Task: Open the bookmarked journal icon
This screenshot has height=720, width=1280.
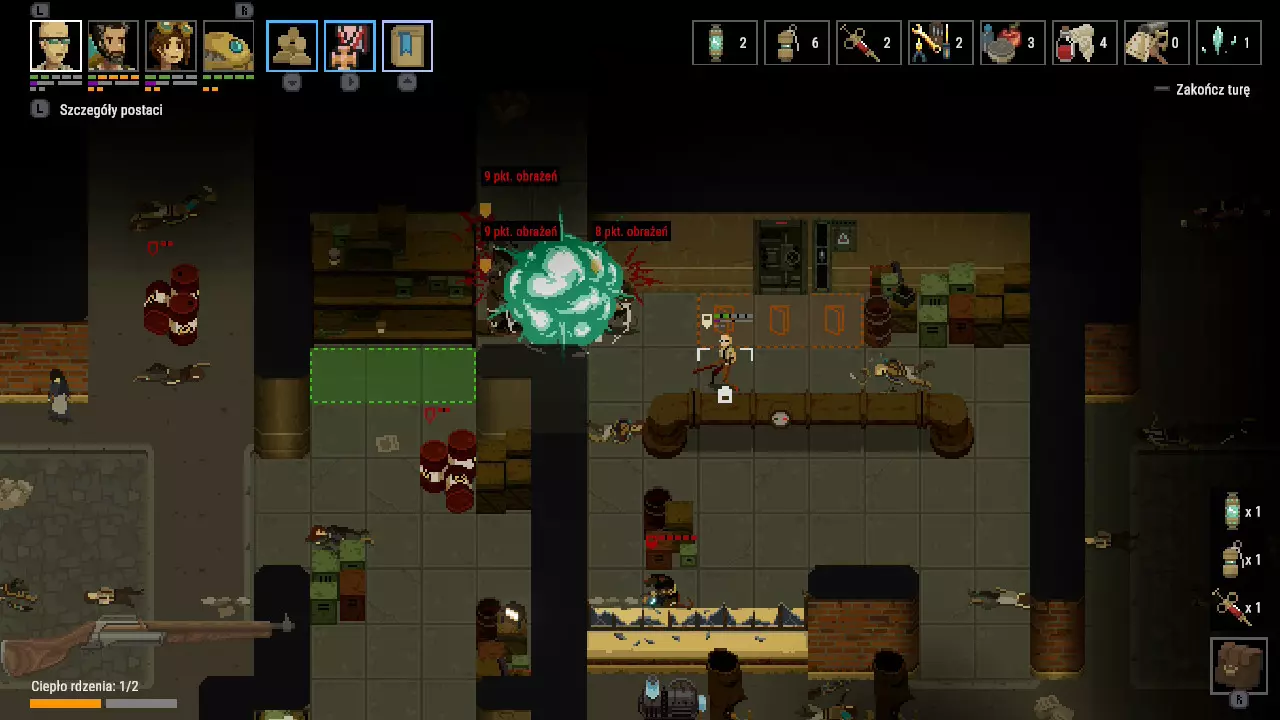Action: [x=407, y=46]
